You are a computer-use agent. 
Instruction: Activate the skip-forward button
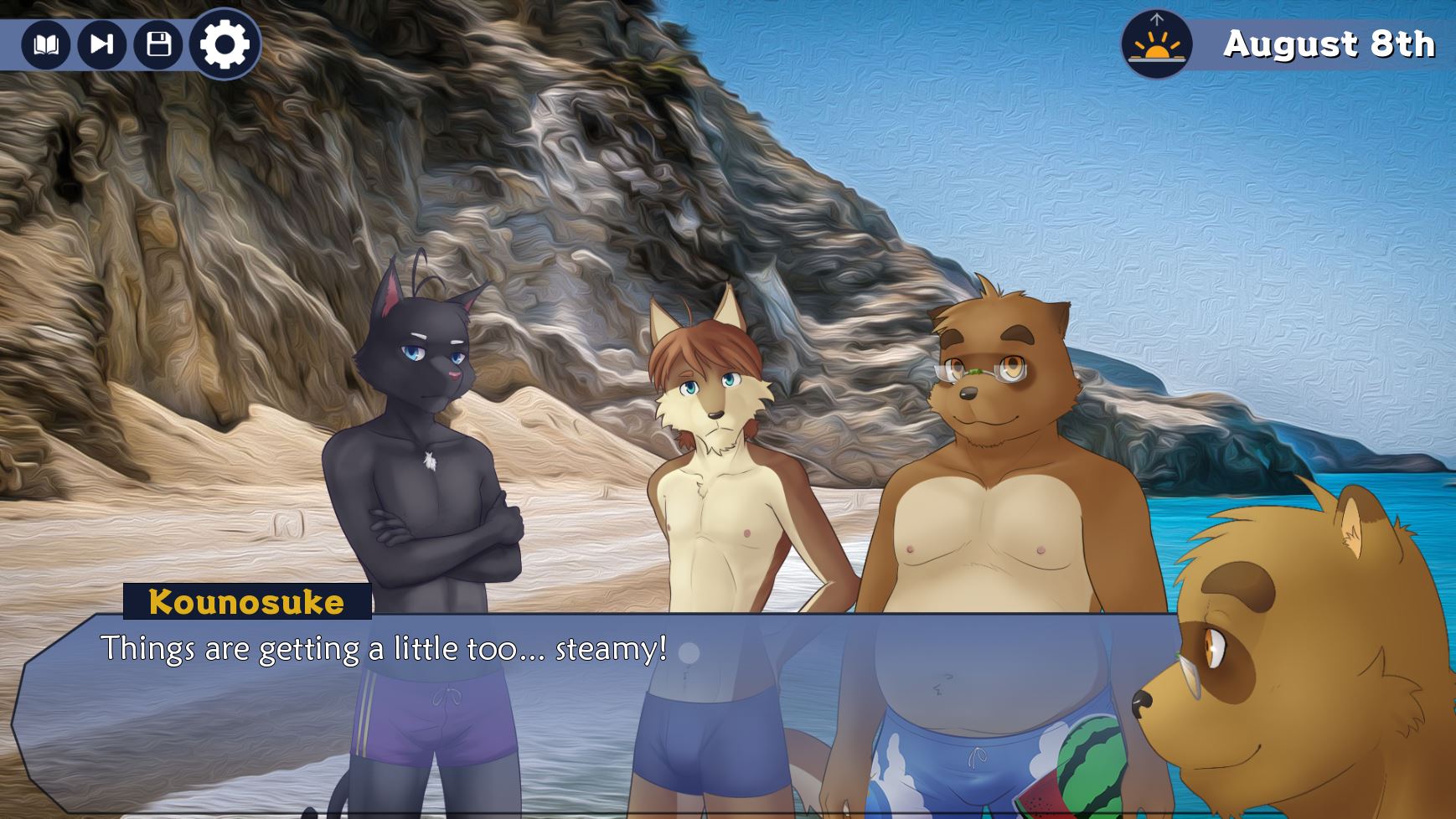tap(101, 44)
